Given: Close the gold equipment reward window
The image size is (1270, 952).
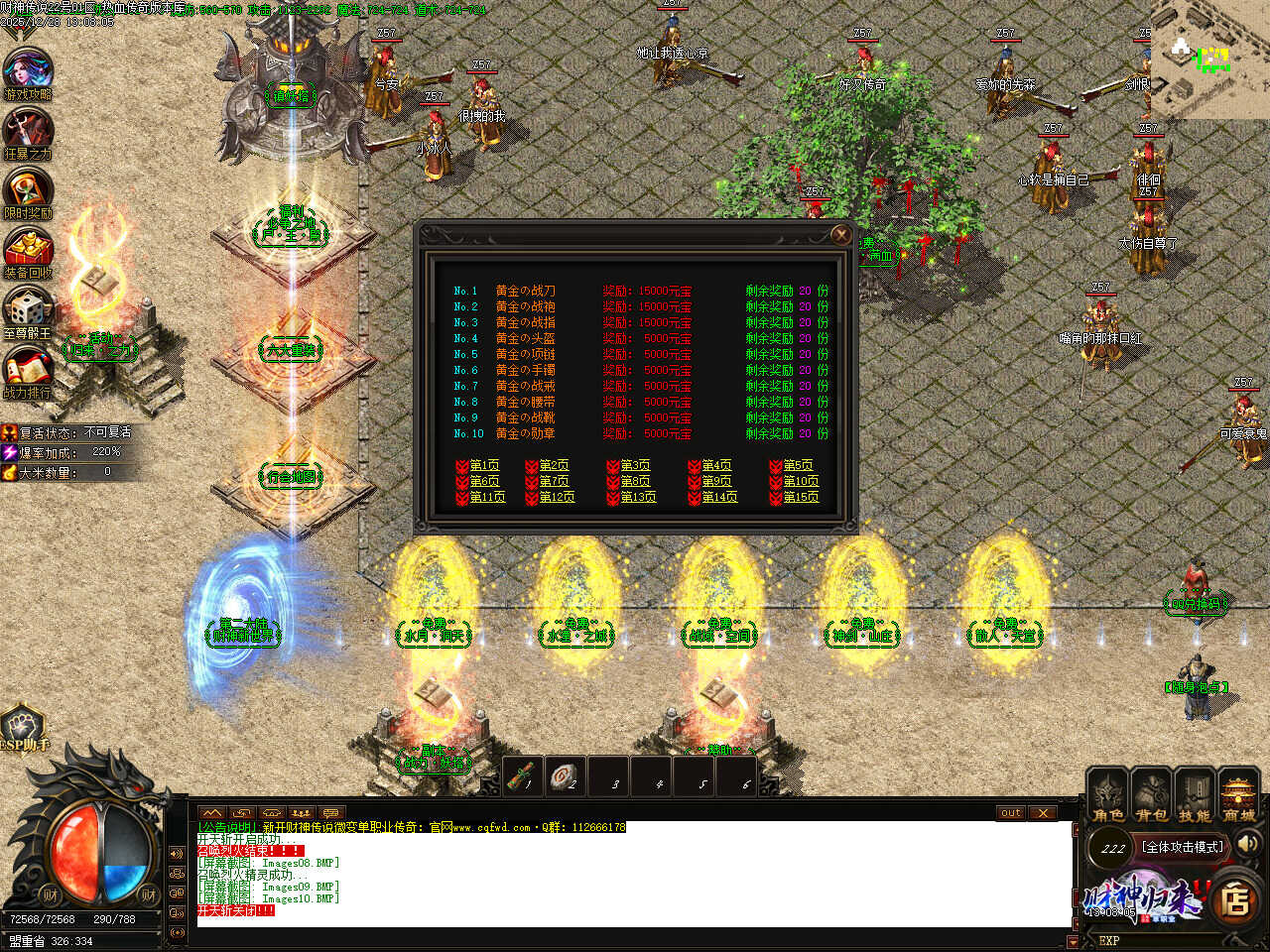Looking at the screenshot, I should click(841, 234).
